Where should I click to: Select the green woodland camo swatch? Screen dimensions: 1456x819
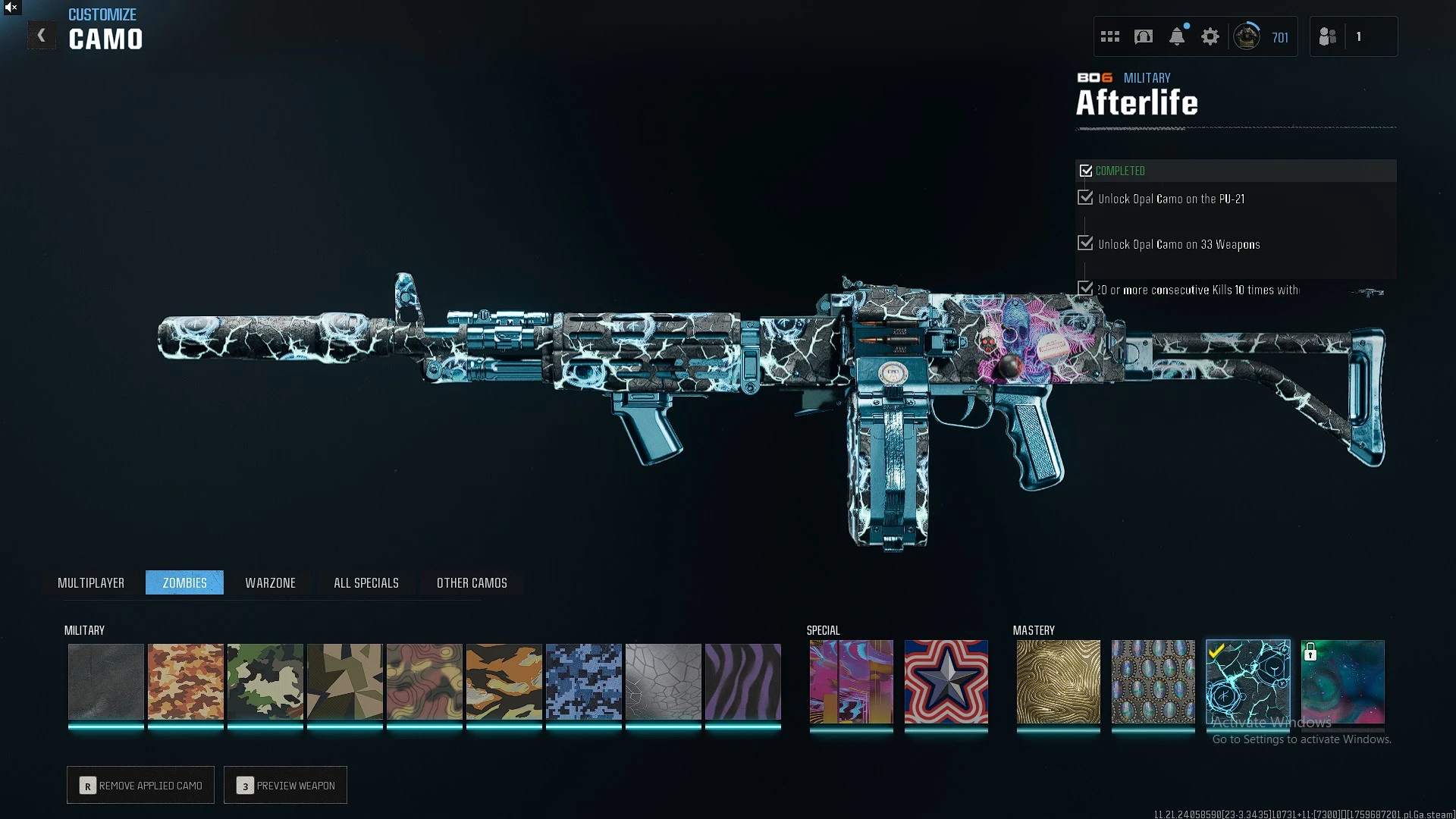(265, 682)
